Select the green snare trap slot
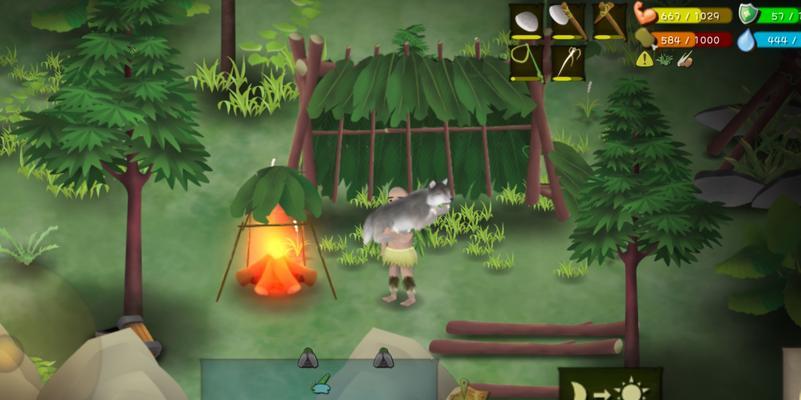This screenshot has height=400, width=801. tap(526, 63)
